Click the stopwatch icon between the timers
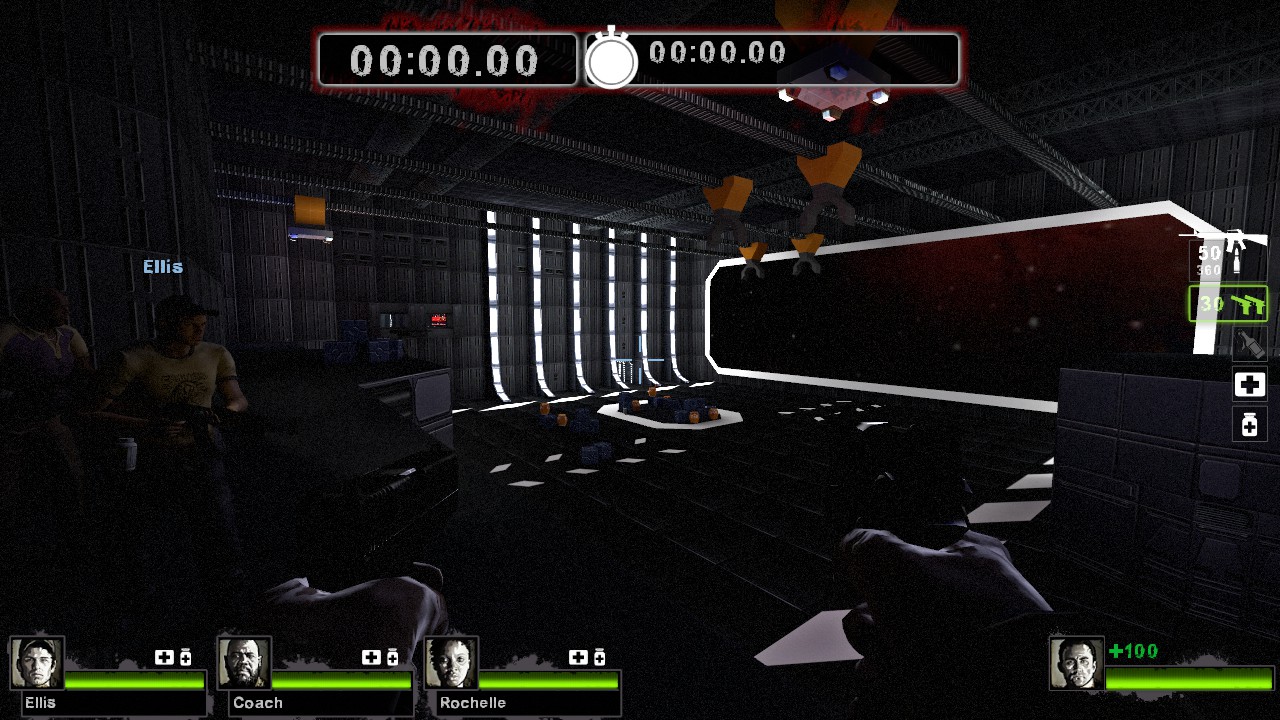 [611, 60]
